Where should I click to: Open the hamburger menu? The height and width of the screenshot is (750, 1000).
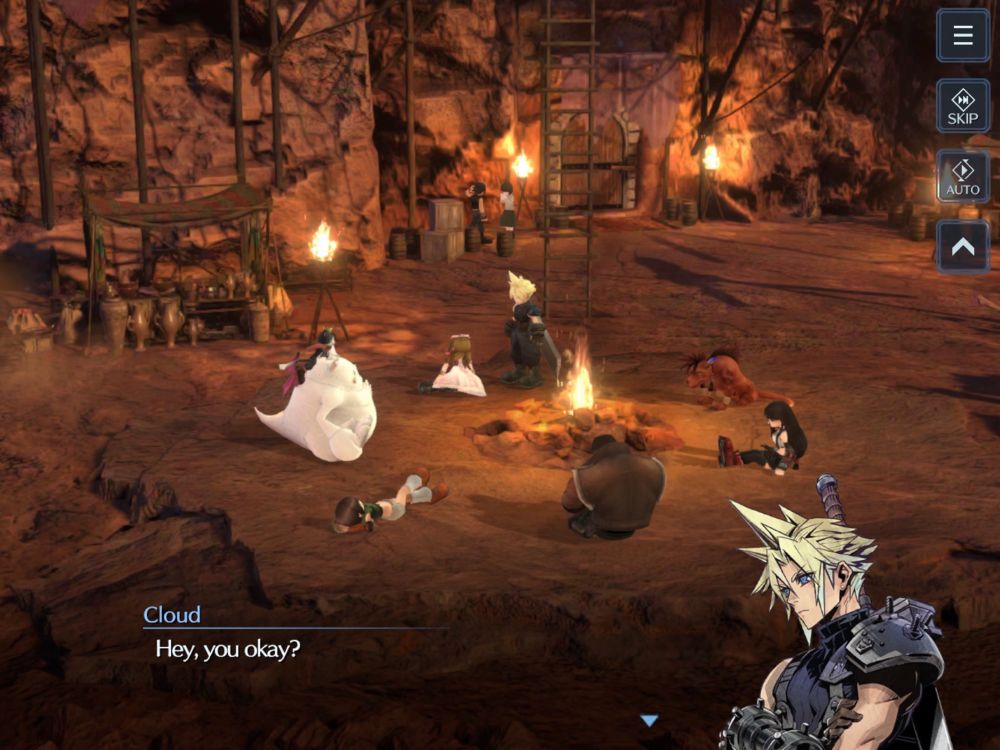(963, 36)
